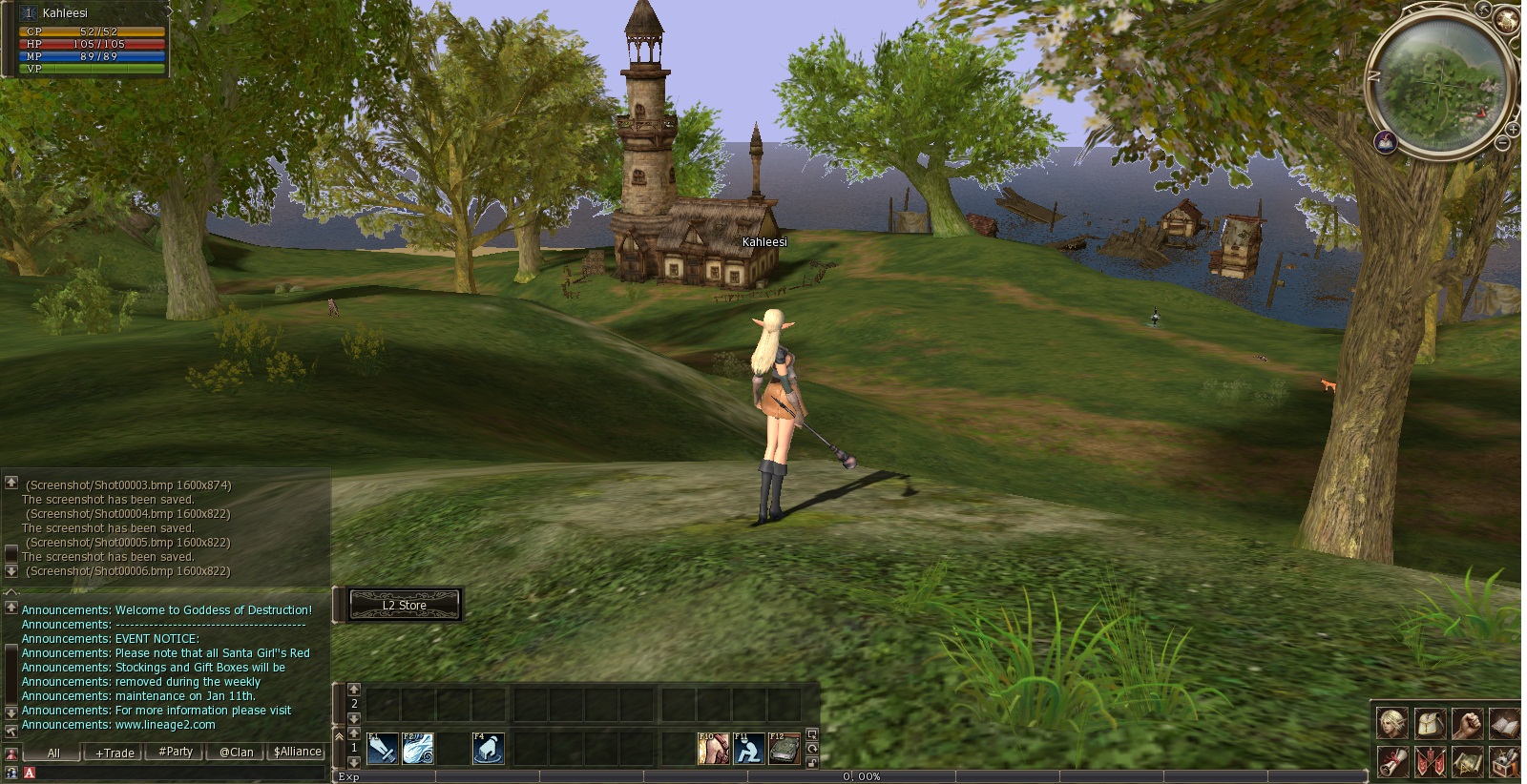The width and height of the screenshot is (1527, 784).
Task: Open the inventory bag icon
Action: point(1430,724)
